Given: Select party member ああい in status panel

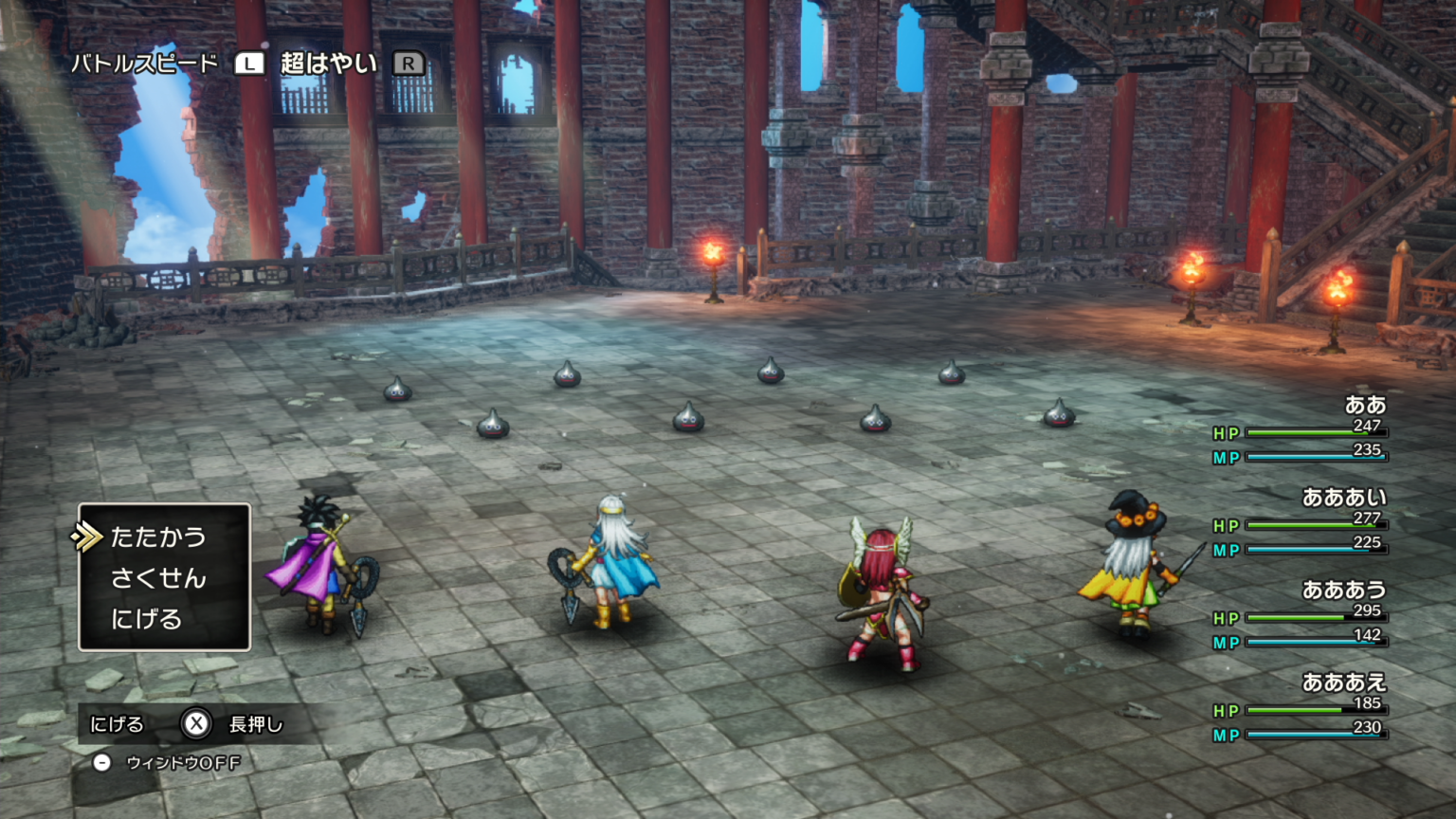Looking at the screenshot, I should click(1343, 498).
